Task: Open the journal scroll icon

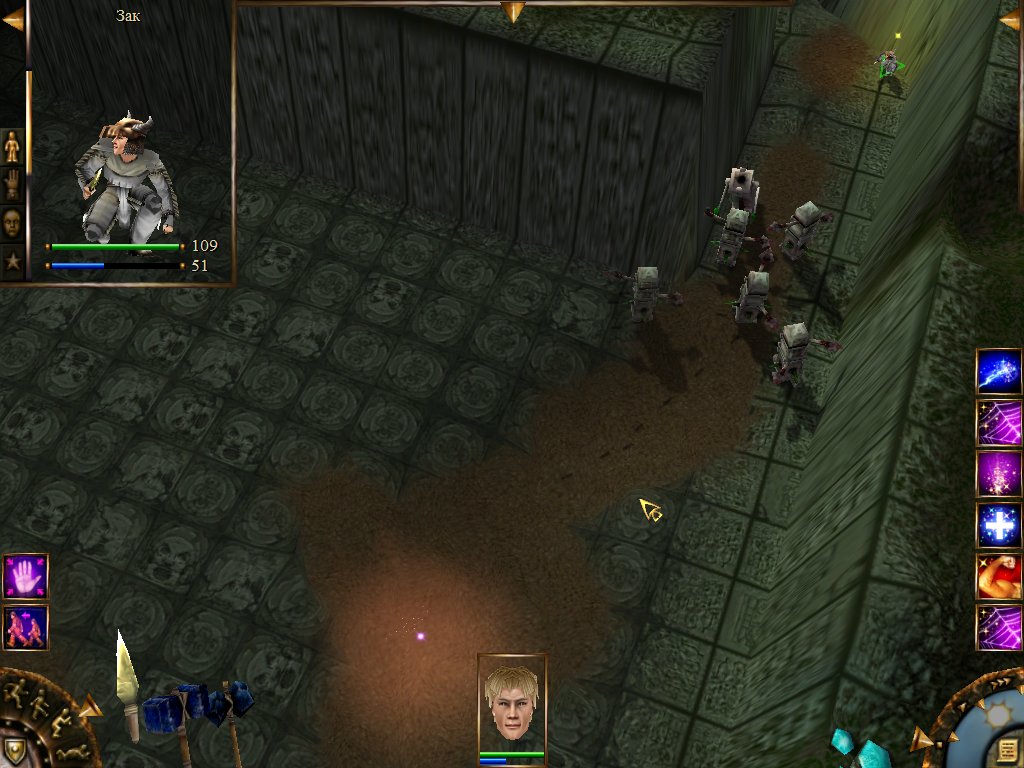Action: [1007, 749]
